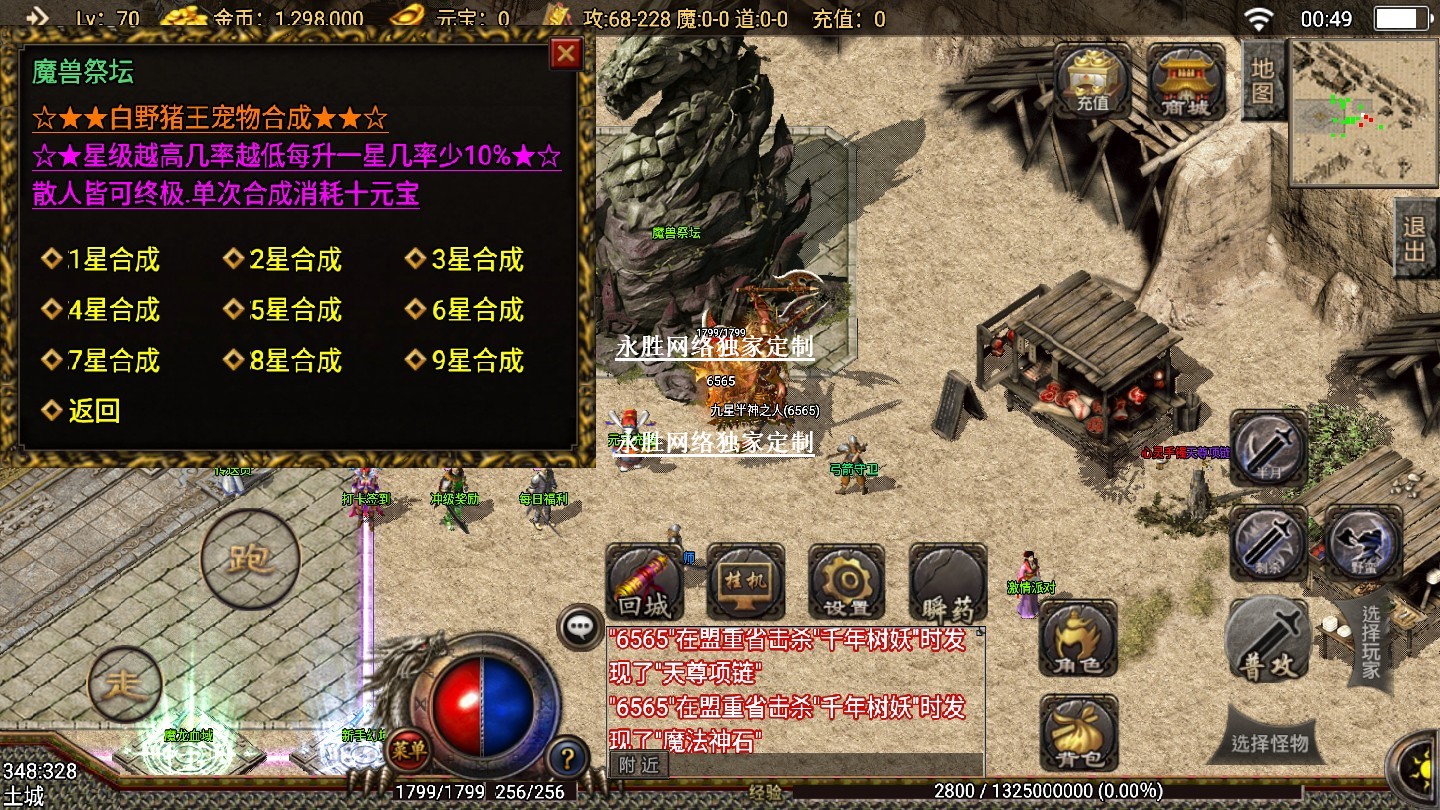Activate the 普攻 normal attack
This screenshot has height=810, width=1440.
click(1268, 640)
